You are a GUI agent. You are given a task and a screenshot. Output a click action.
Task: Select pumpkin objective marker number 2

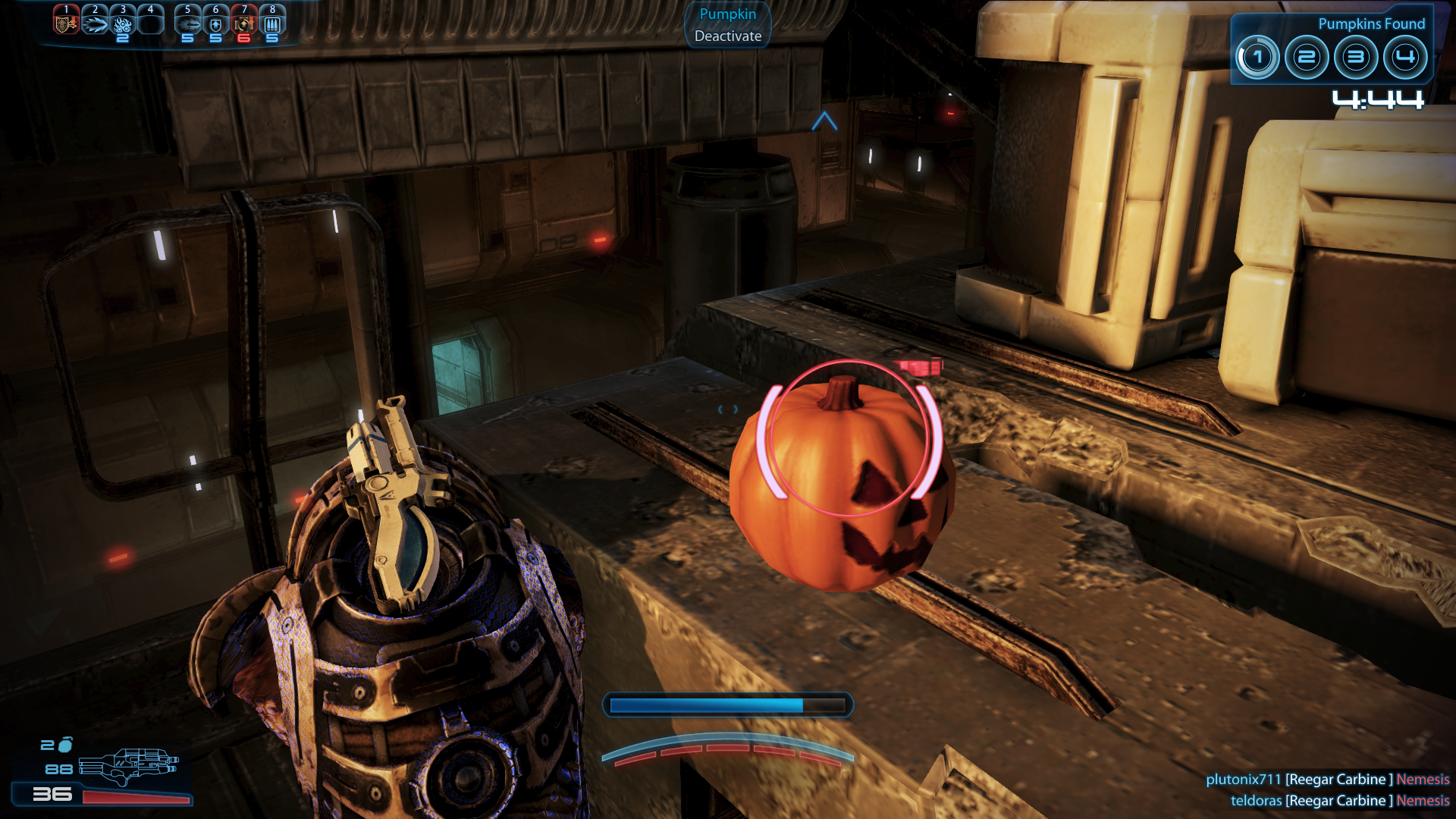click(1307, 58)
